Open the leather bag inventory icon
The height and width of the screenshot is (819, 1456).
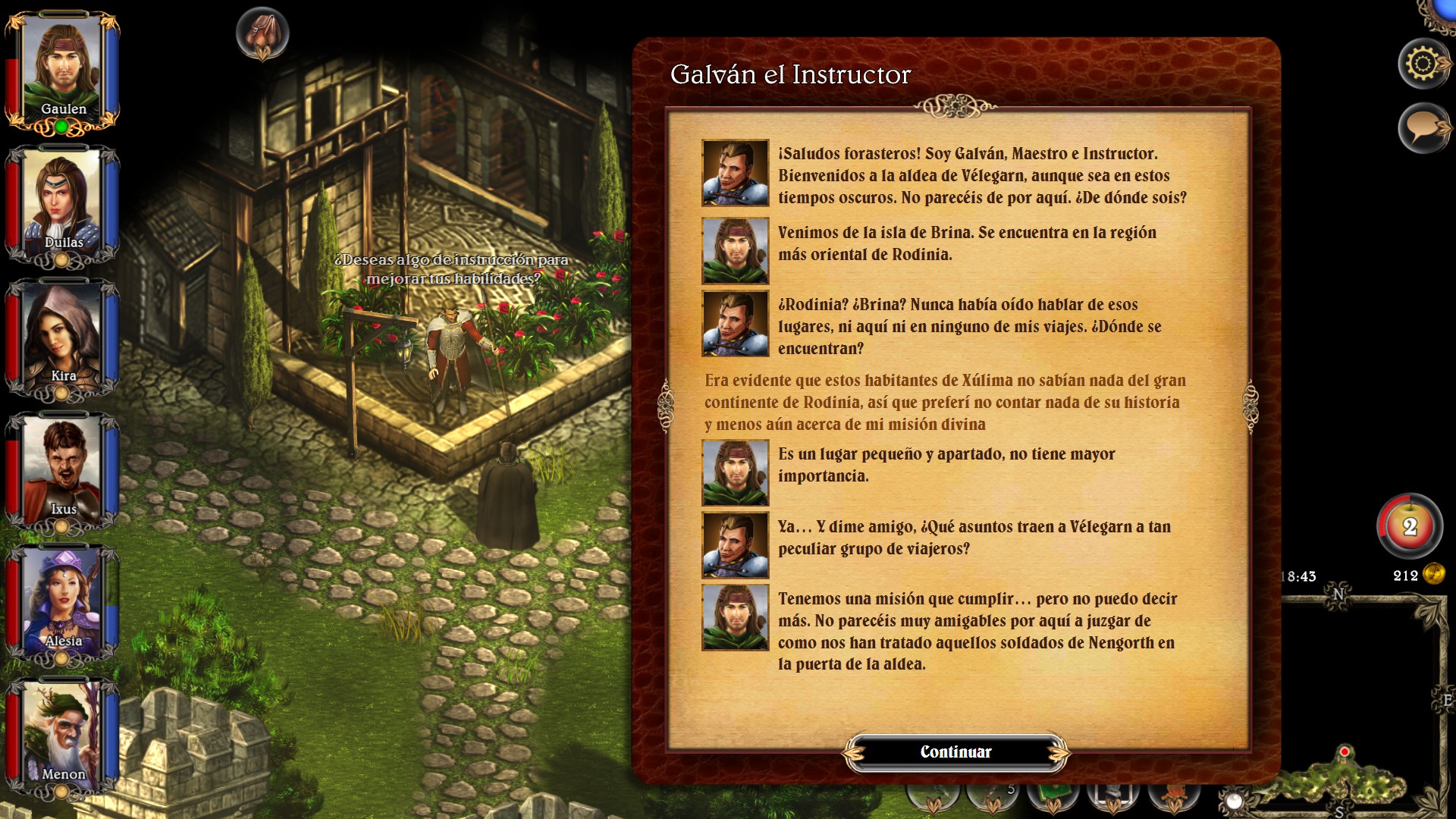coord(262,33)
